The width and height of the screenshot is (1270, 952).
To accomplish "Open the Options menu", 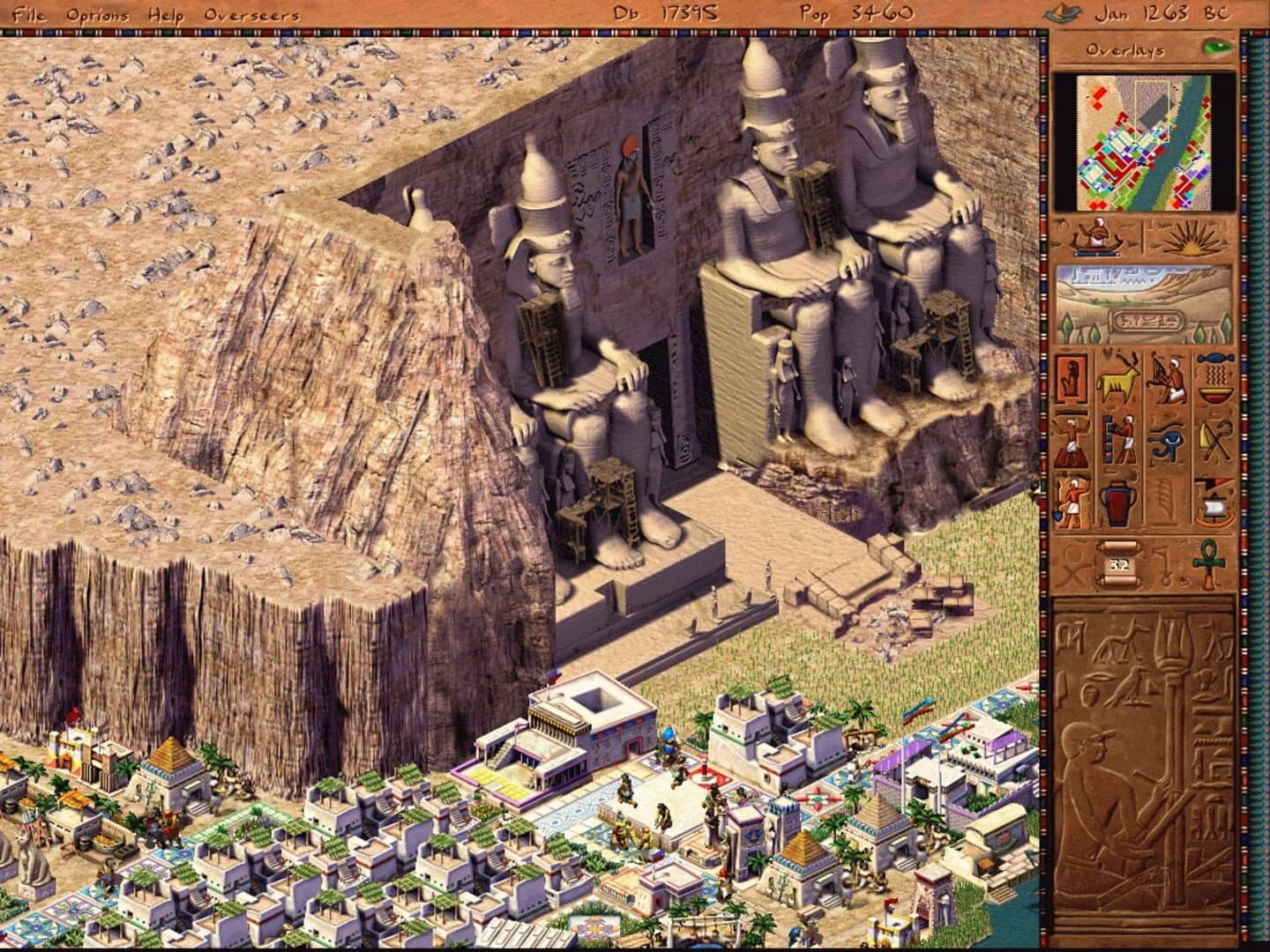I will point(101,13).
